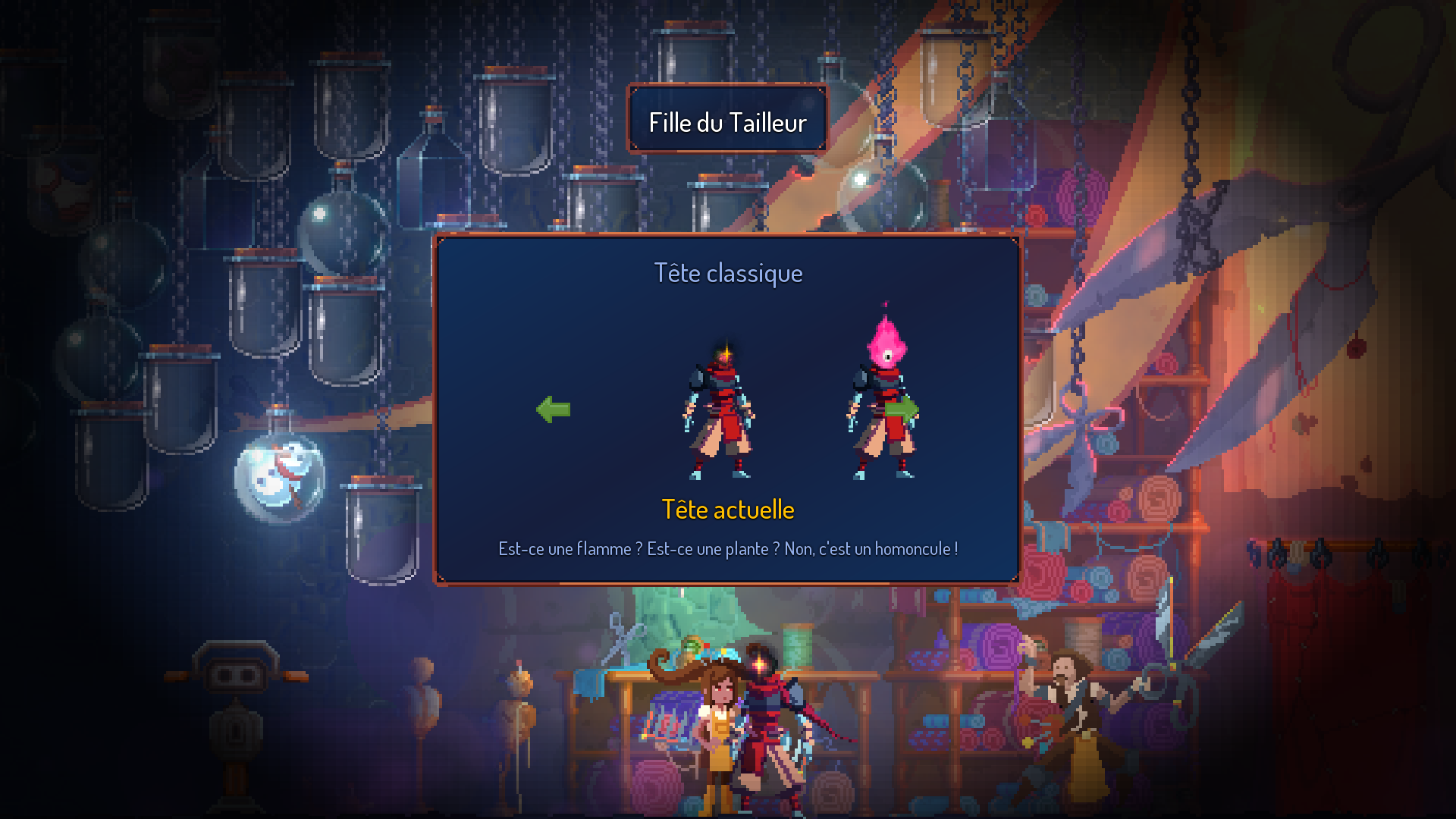This screenshot has height=819, width=1456.
Task: Click the green right arrow for next head
Action: [x=902, y=409]
